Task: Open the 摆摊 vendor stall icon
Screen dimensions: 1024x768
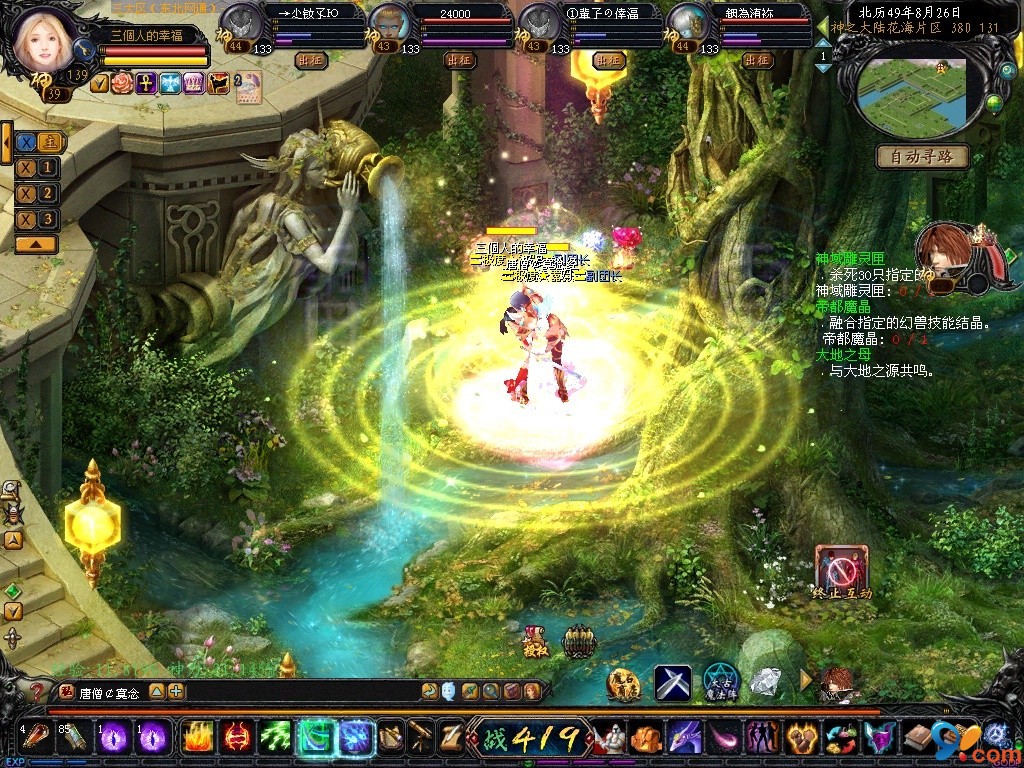Action: pos(535,641)
